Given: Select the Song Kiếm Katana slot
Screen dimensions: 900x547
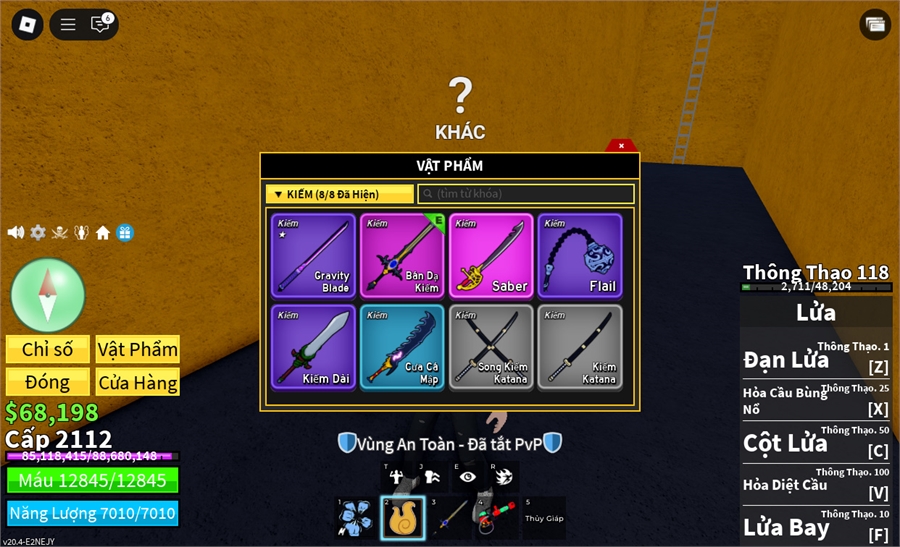Looking at the screenshot, I should 491,347.
